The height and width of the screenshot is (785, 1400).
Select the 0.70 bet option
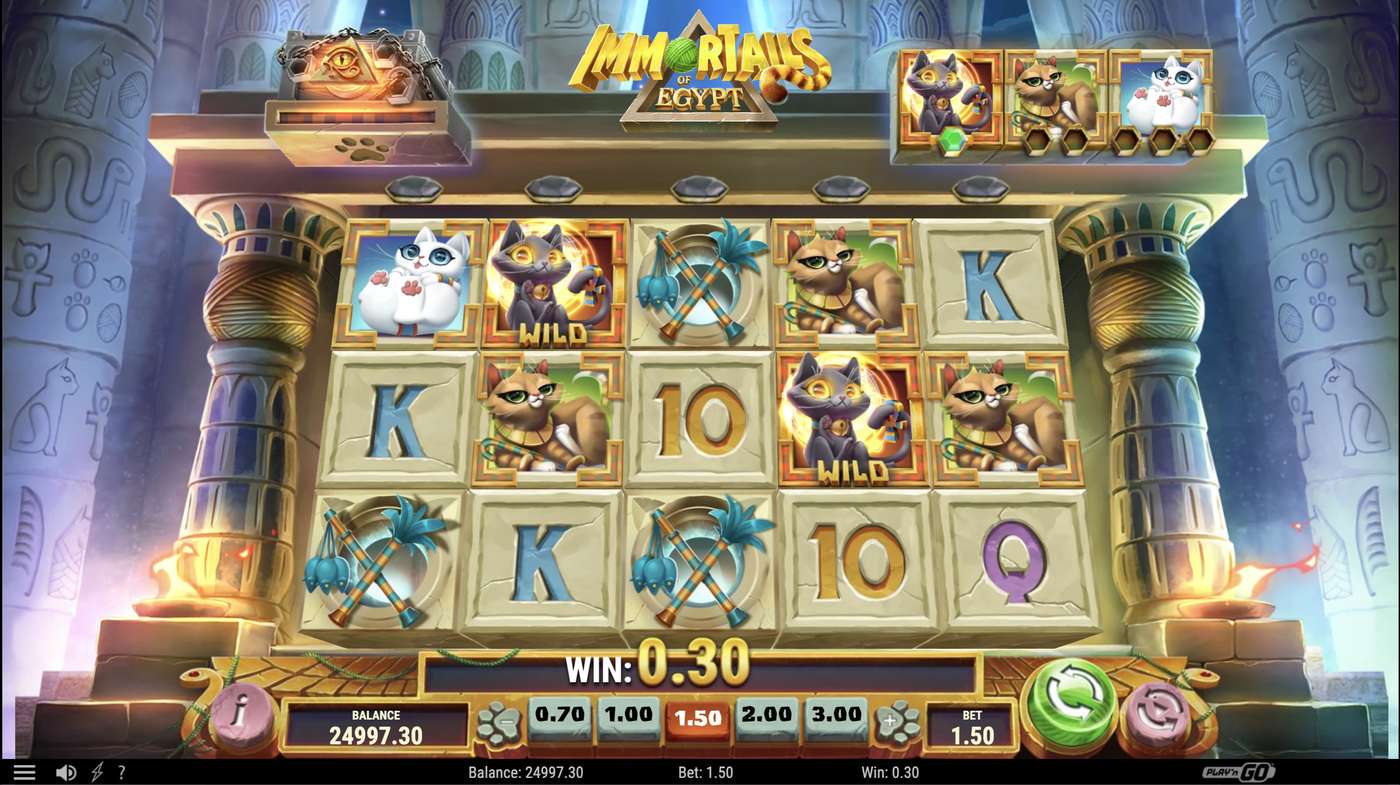560,716
